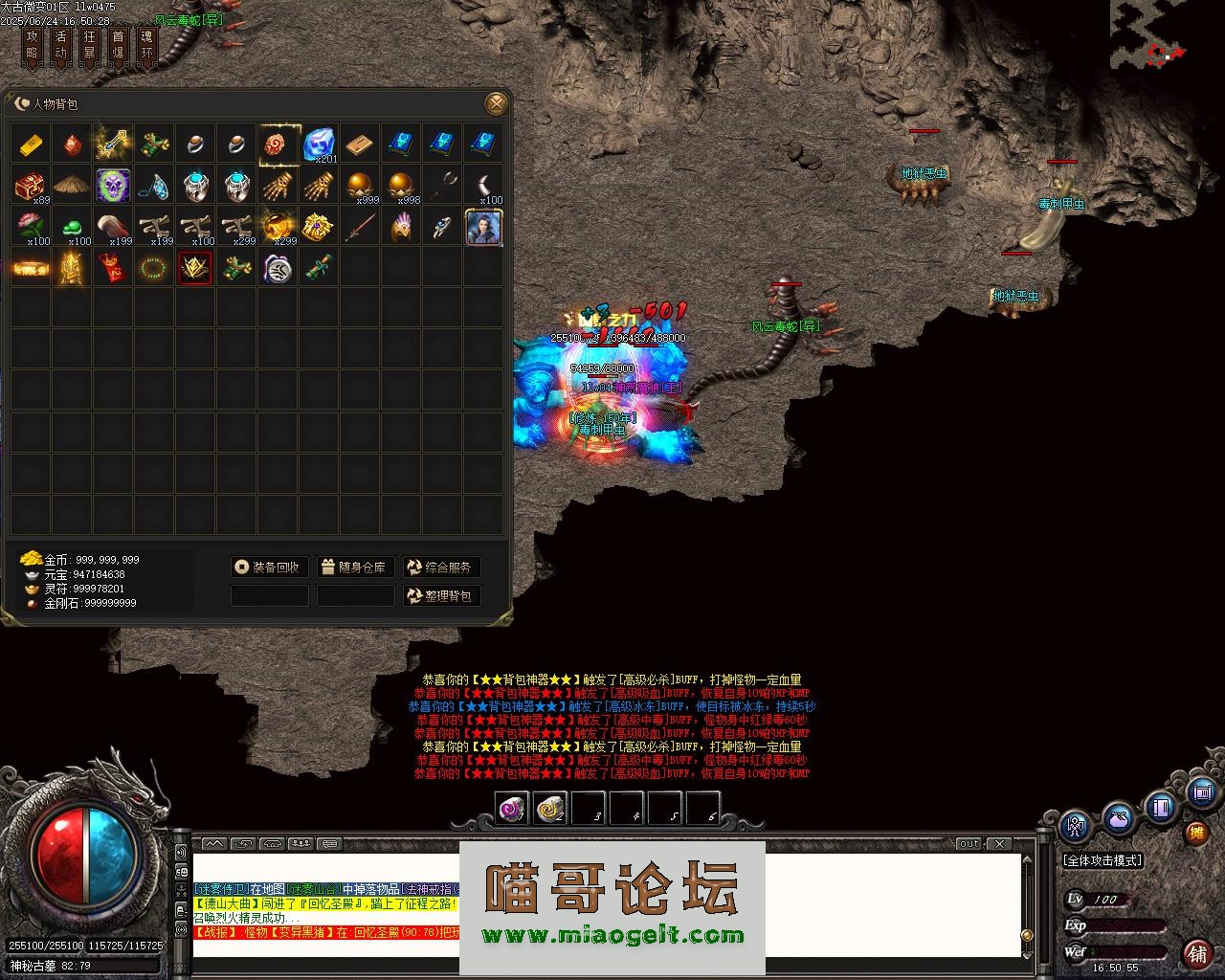This screenshot has width=1225, height=980.
Task: Select the blue crystal stack x201
Action: click(x=320, y=145)
